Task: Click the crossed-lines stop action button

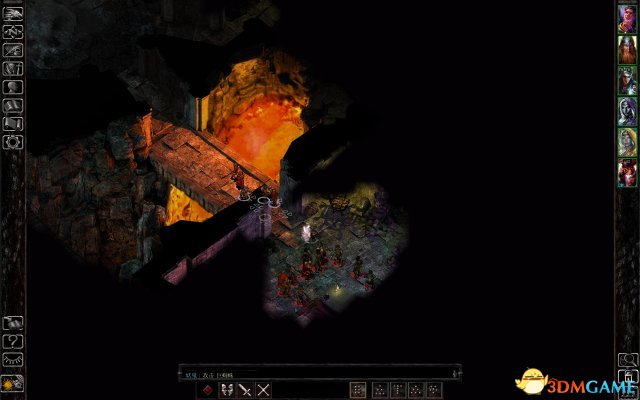Action: 264,389
